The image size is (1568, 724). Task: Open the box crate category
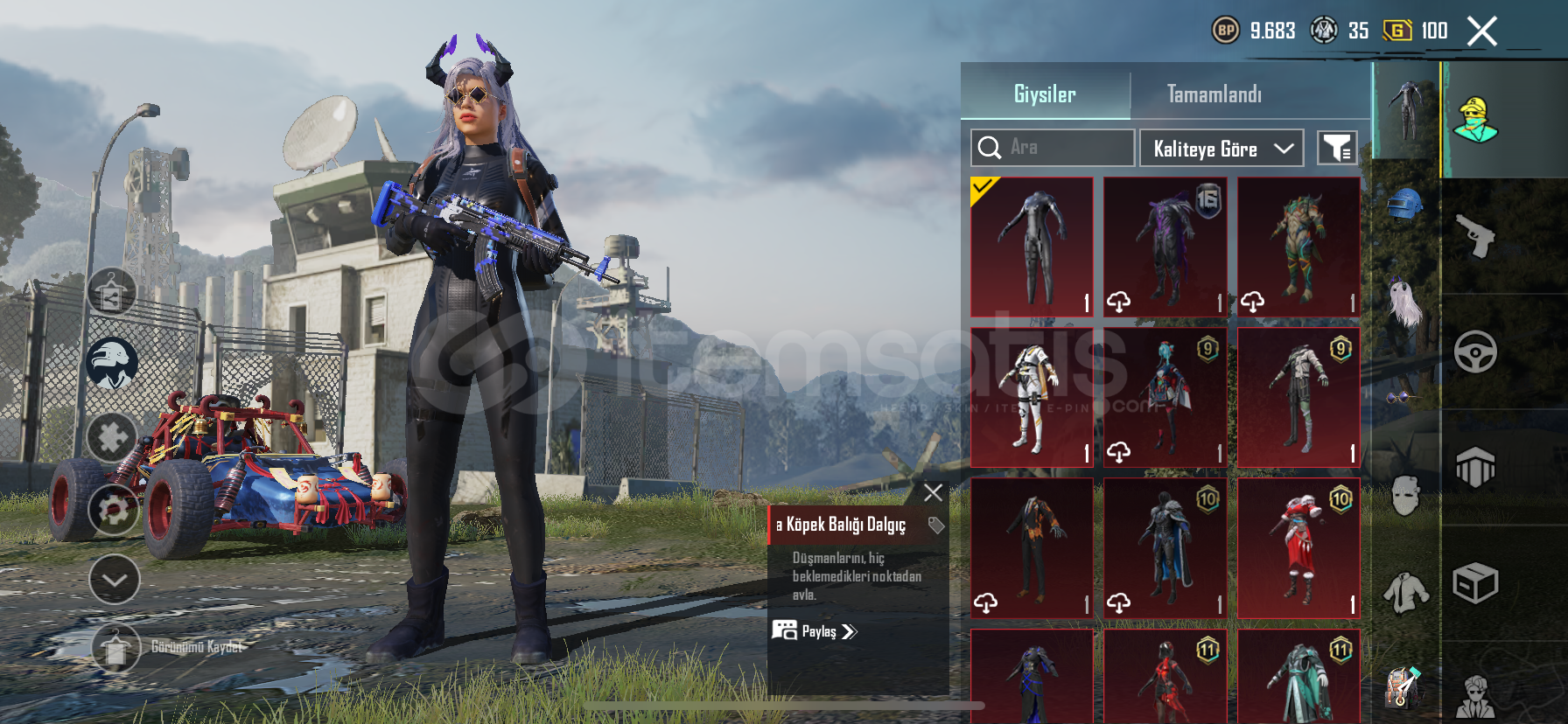point(1475,583)
